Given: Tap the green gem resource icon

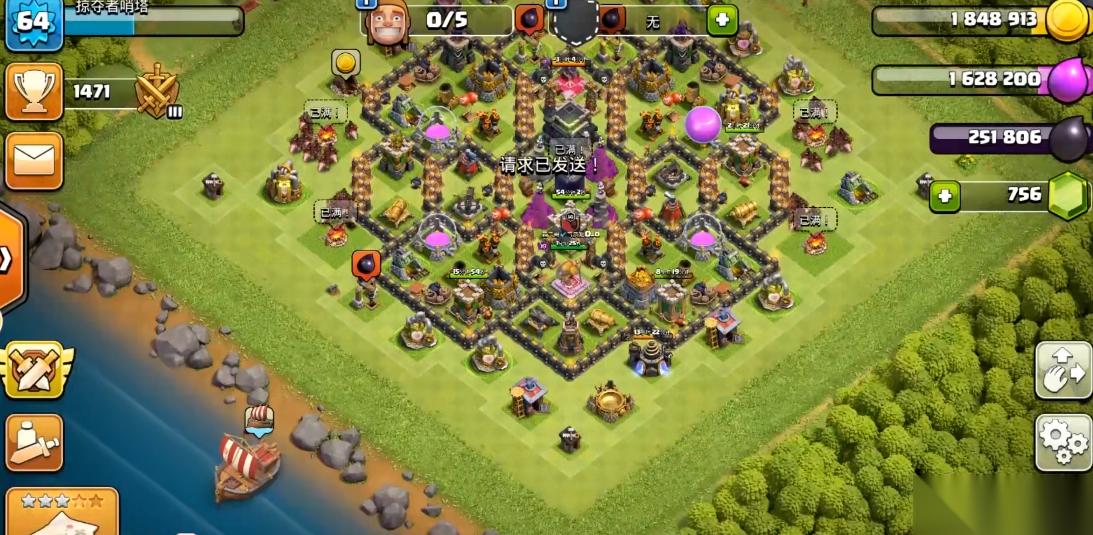Looking at the screenshot, I should 1069,195.
